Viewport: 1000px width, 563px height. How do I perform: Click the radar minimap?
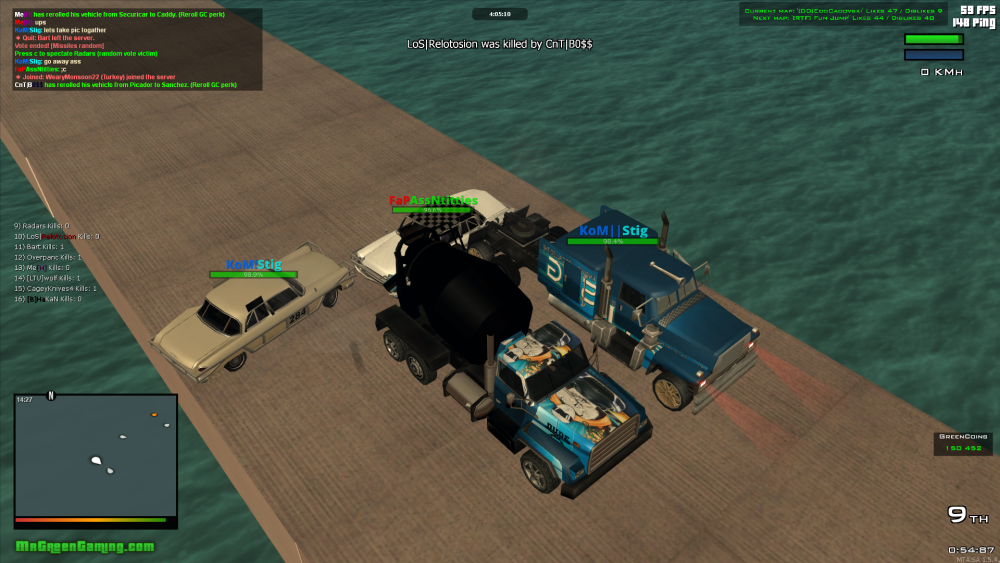tap(95, 455)
